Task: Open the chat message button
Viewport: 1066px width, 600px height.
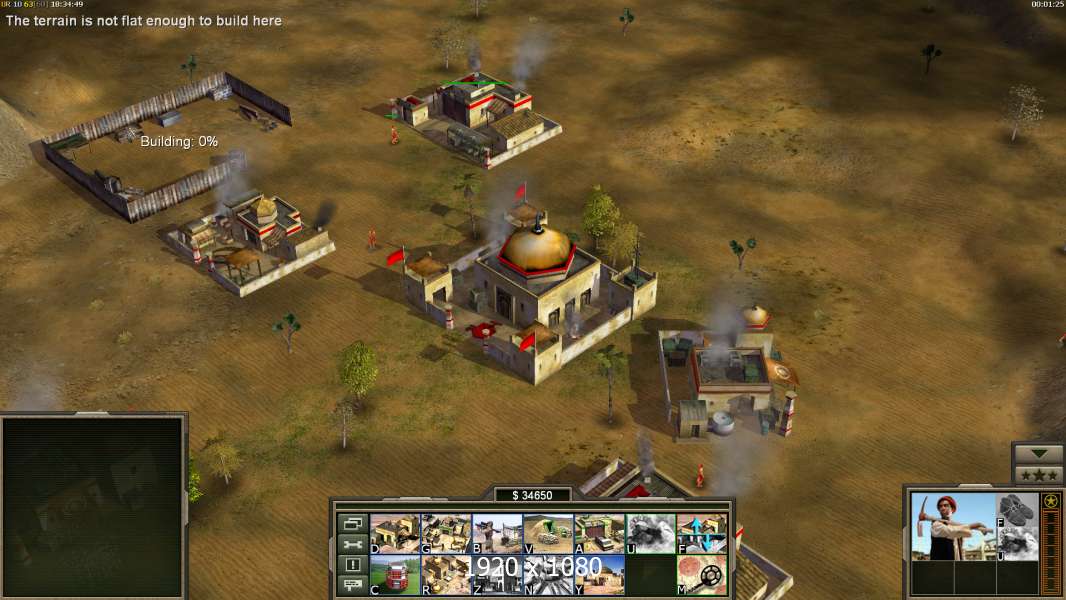Action: [352, 585]
